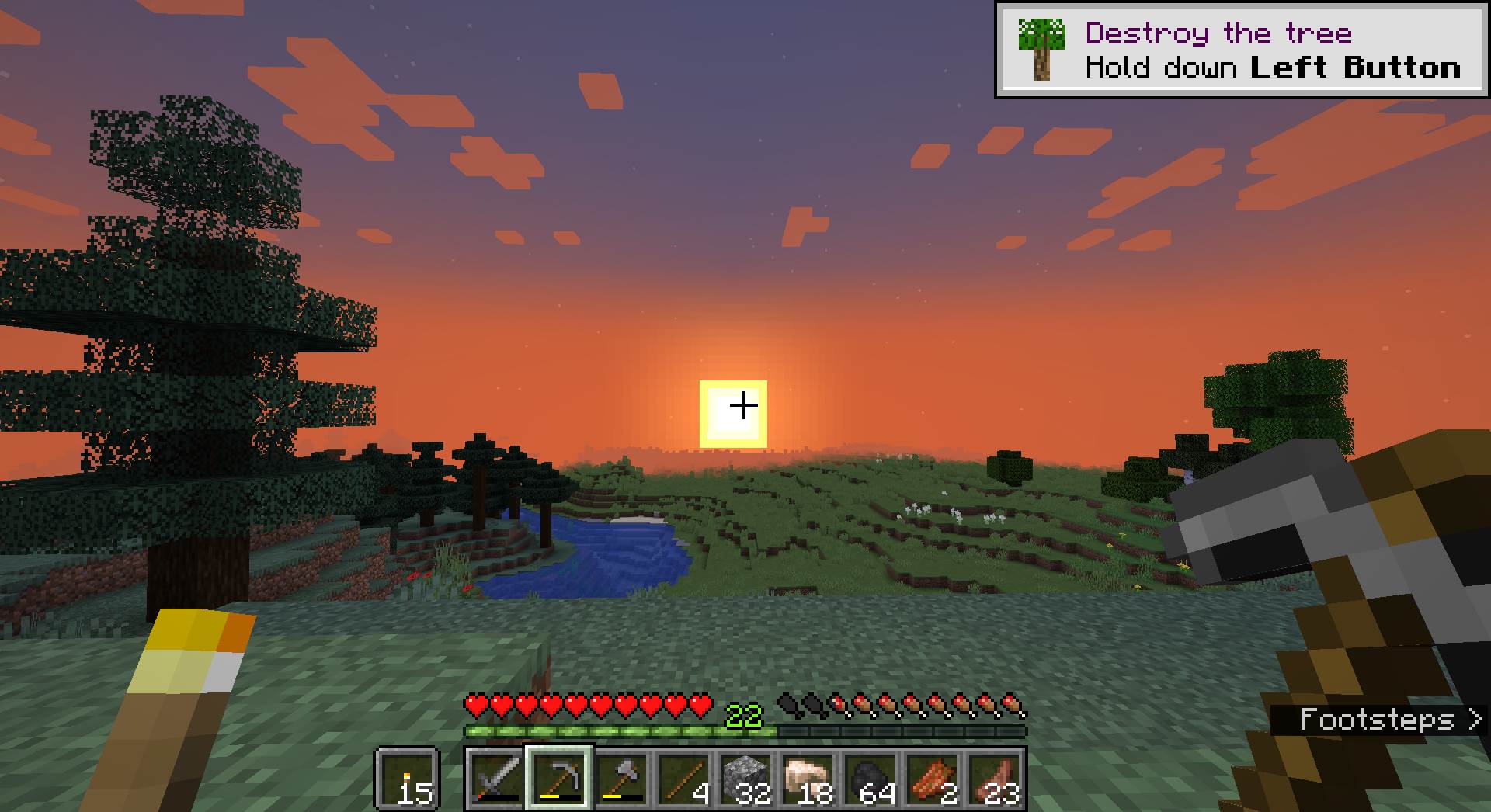Select the orange raw fish stack of 2

[932, 779]
